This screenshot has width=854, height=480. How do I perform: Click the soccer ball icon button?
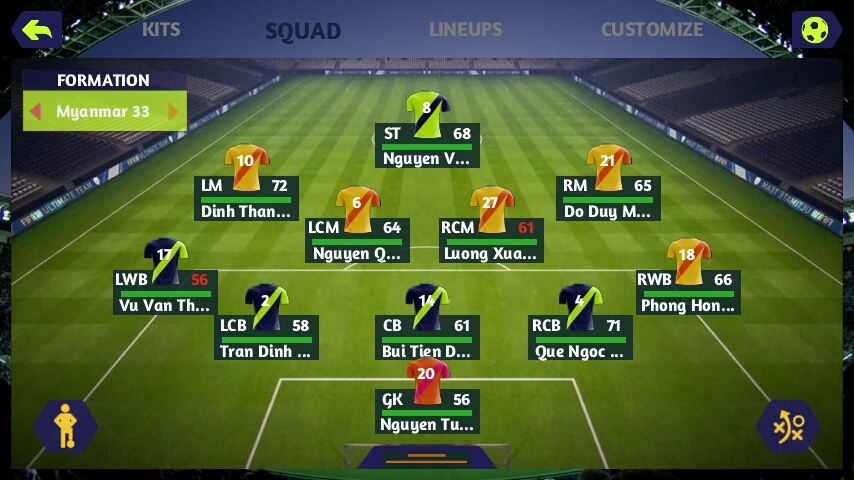(x=816, y=30)
